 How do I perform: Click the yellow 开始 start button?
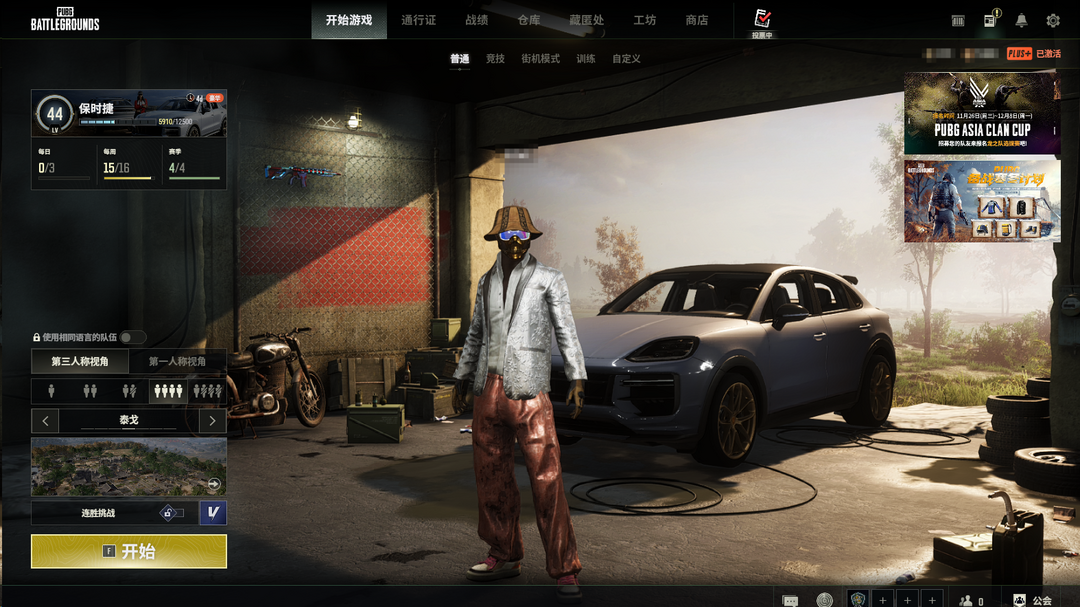coord(129,551)
